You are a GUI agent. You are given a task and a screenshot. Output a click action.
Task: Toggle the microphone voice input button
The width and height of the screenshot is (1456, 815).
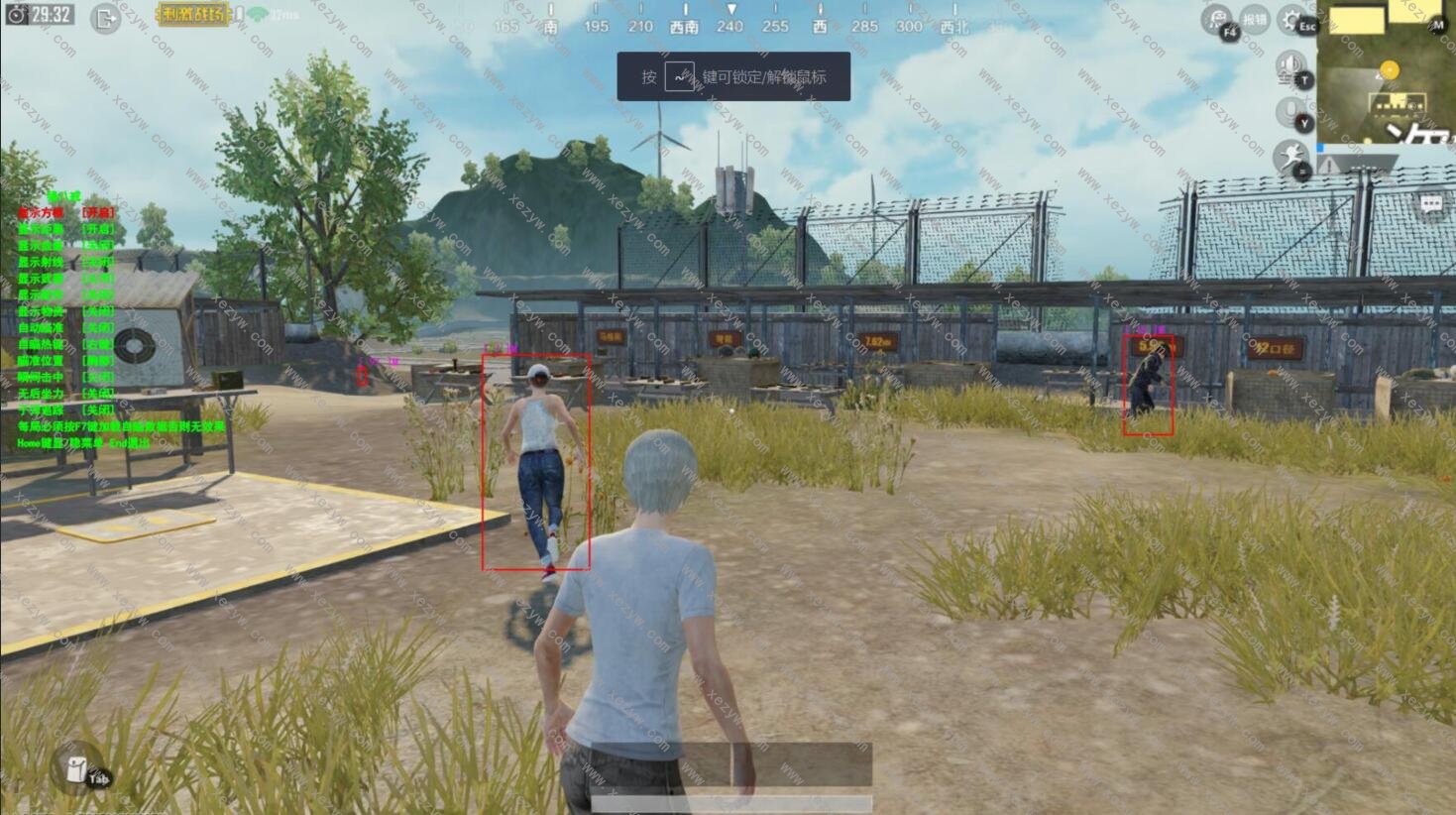coord(1291,113)
